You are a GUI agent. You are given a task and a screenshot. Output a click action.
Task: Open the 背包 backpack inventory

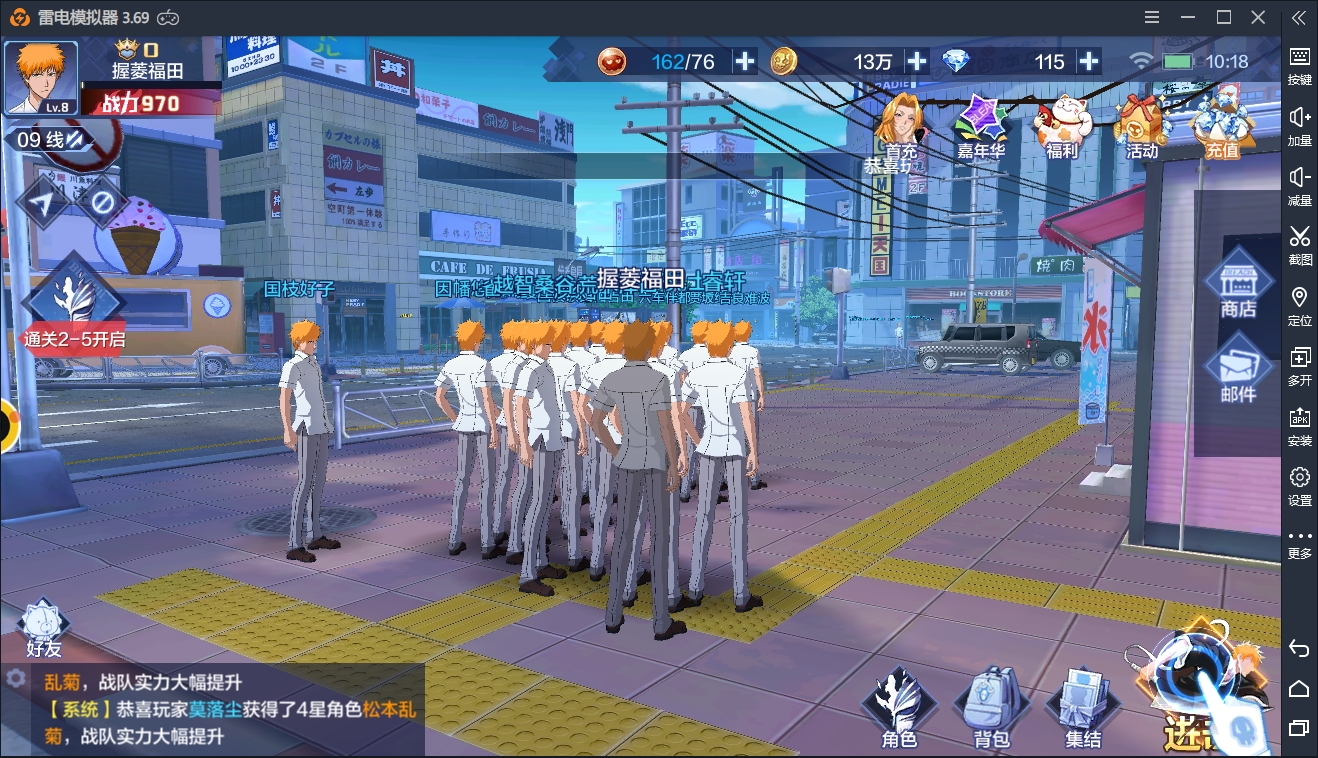991,707
